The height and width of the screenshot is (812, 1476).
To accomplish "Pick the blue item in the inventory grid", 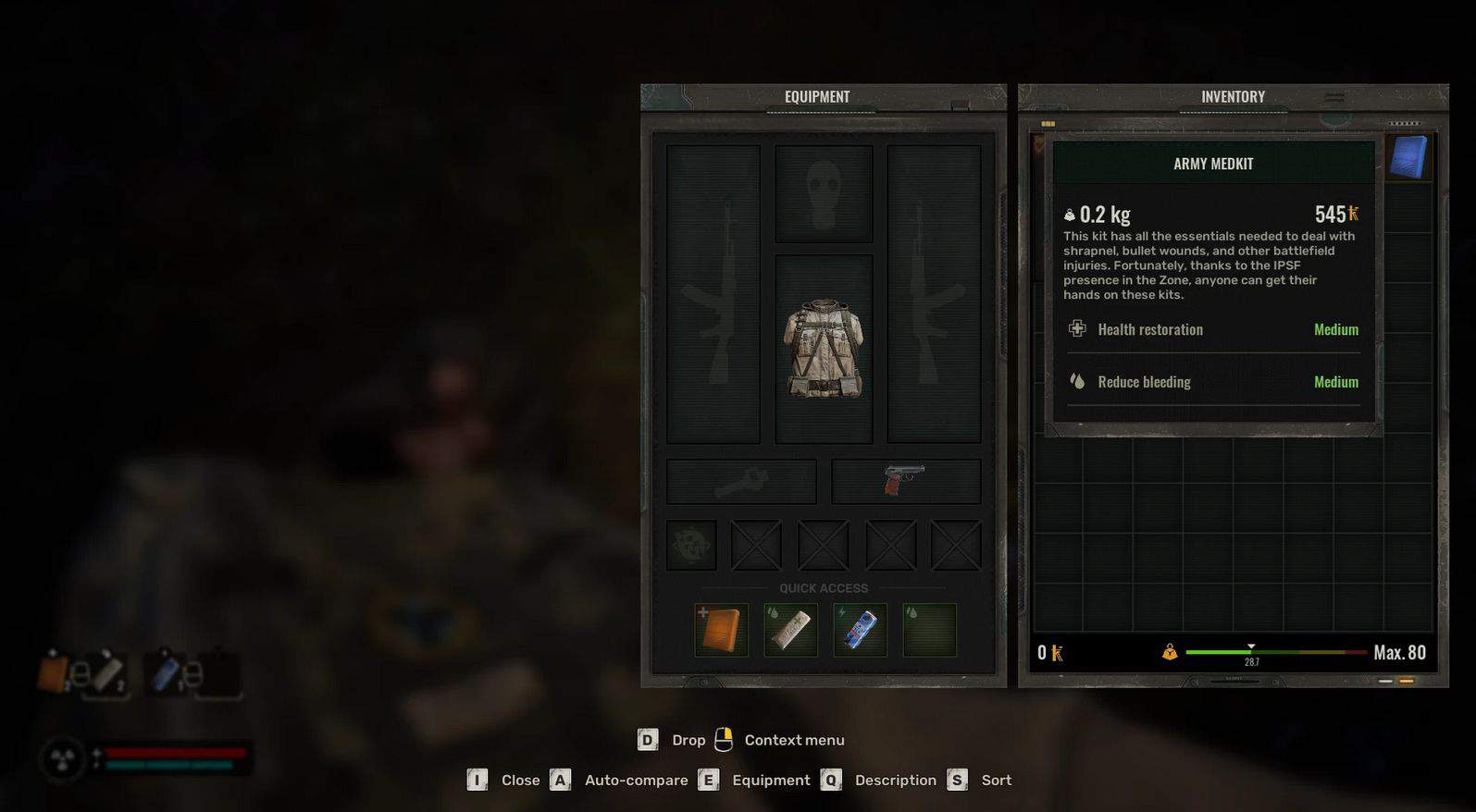I will click(1408, 157).
